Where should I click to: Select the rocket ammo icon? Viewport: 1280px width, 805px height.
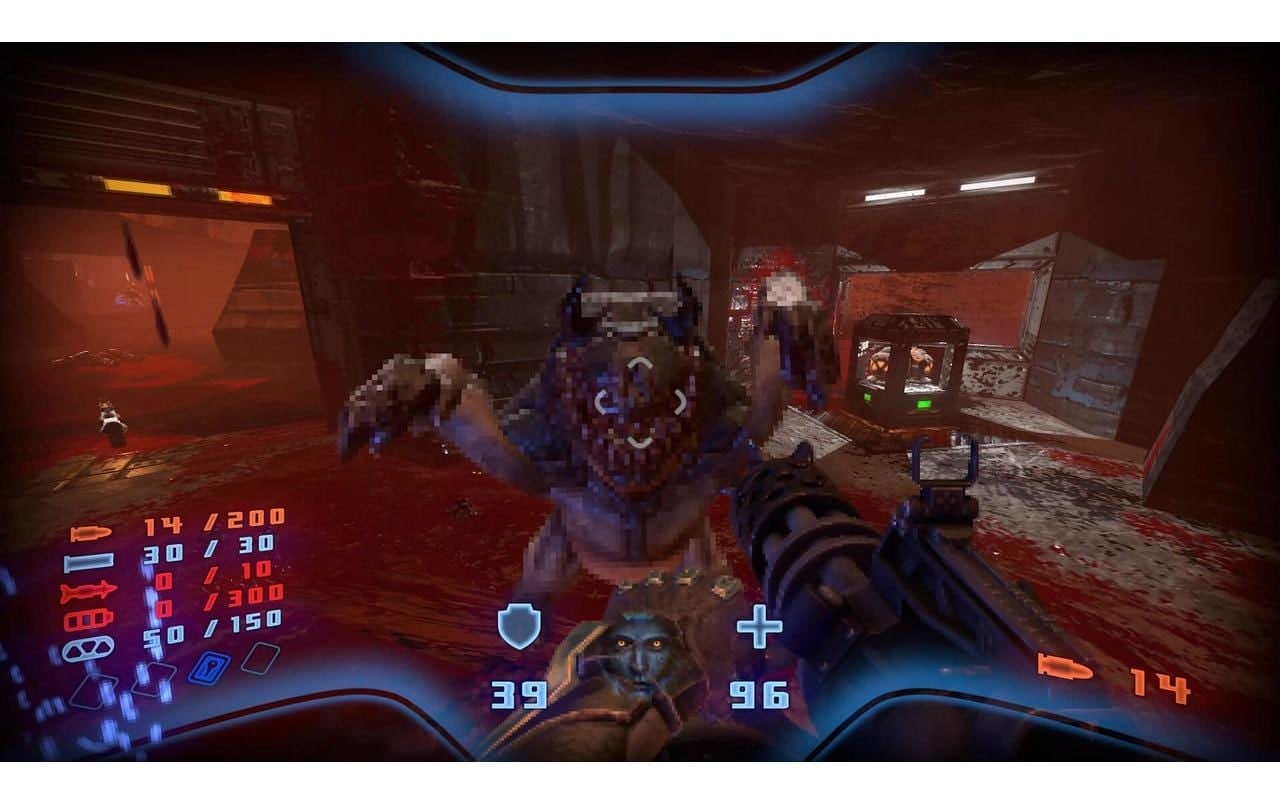click(x=86, y=590)
